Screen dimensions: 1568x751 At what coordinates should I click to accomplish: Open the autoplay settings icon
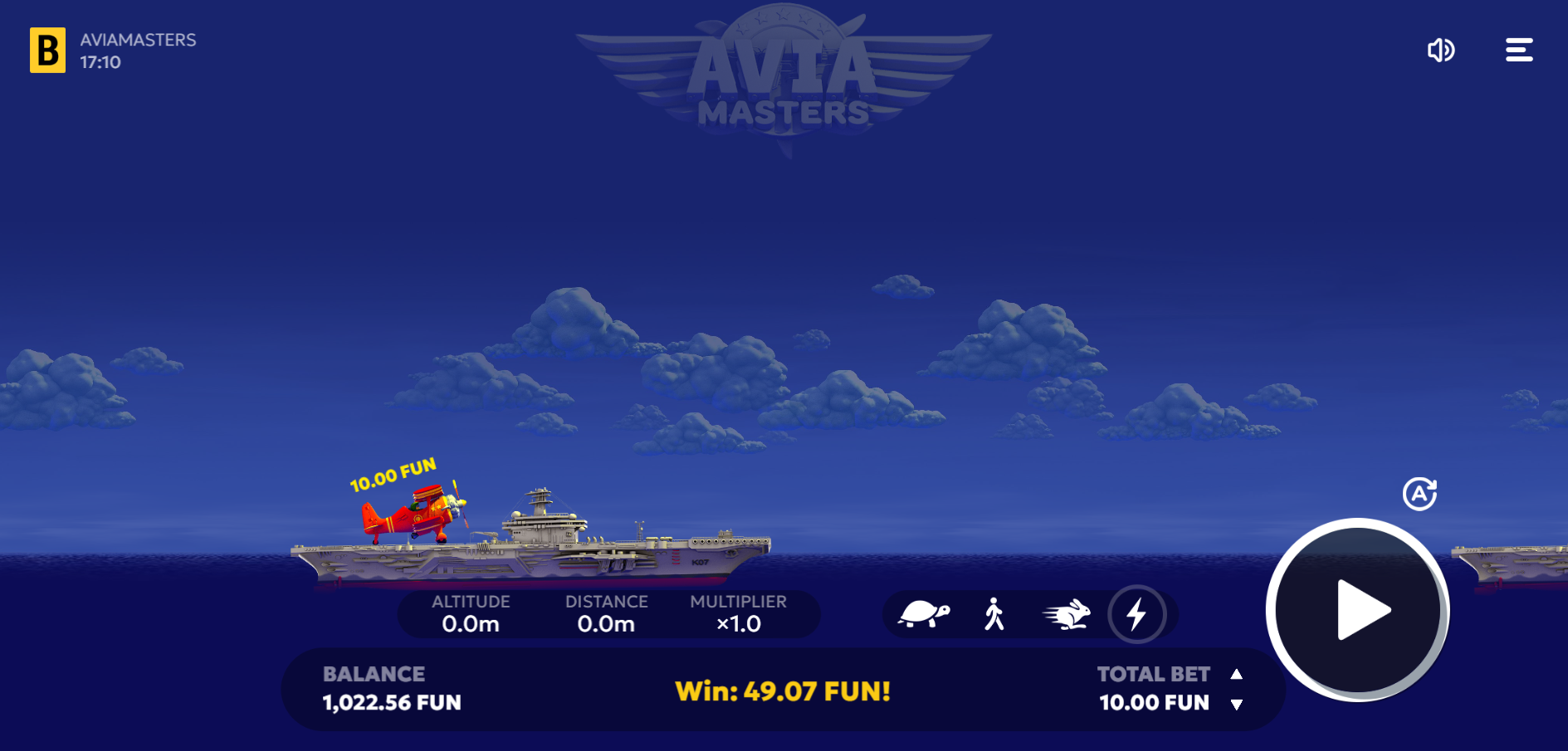pyautogui.click(x=1419, y=494)
